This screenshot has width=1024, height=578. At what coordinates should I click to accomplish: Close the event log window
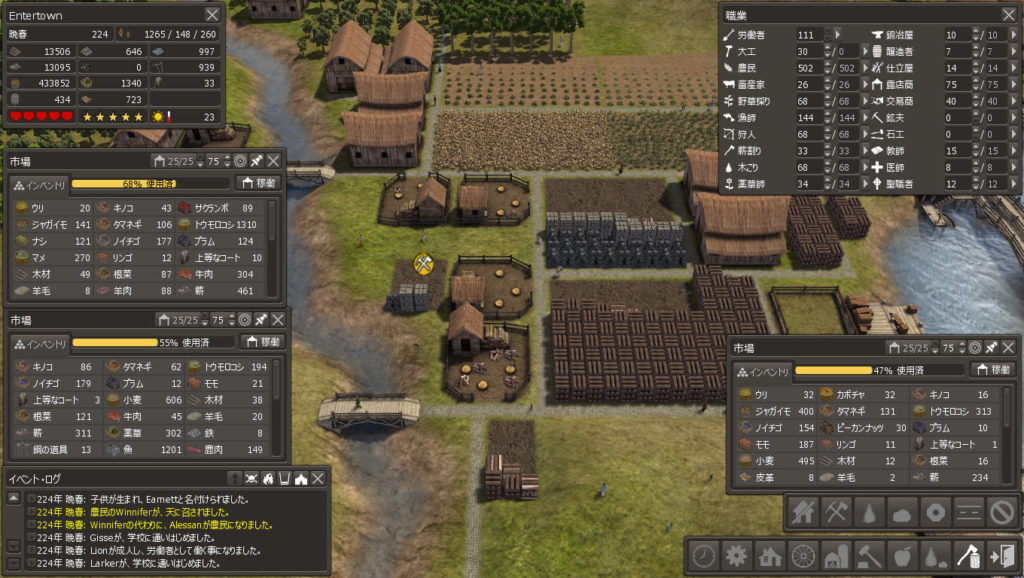click(317, 479)
